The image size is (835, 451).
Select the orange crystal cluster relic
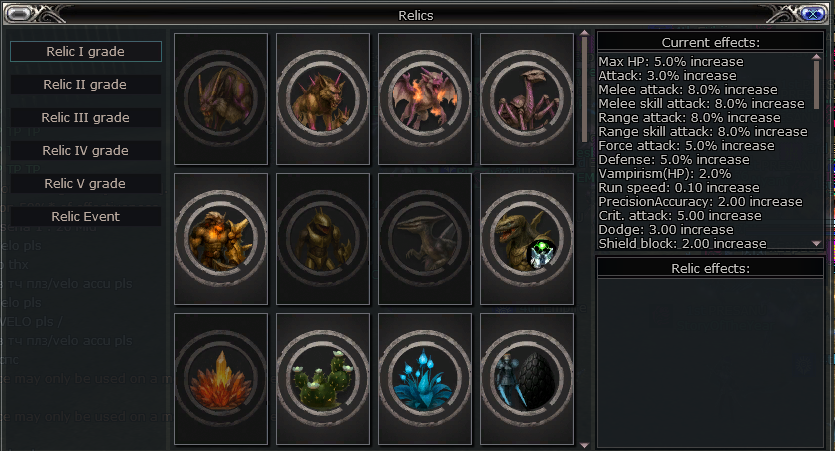pyautogui.click(x=221, y=379)
